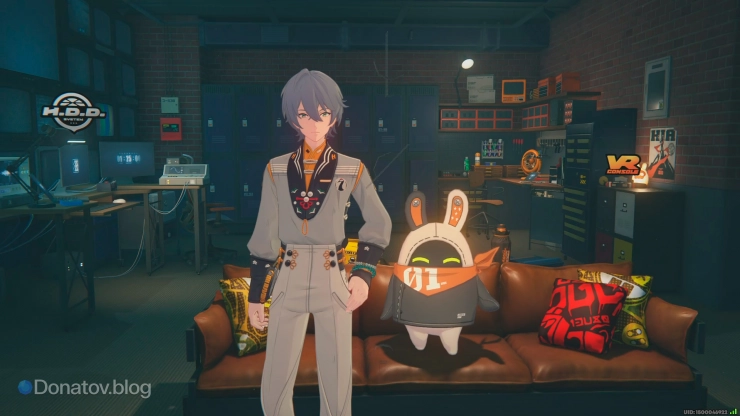Open the VR Console marker
Viewport: 740px width, 416px height.
click(x=622, y=165)
